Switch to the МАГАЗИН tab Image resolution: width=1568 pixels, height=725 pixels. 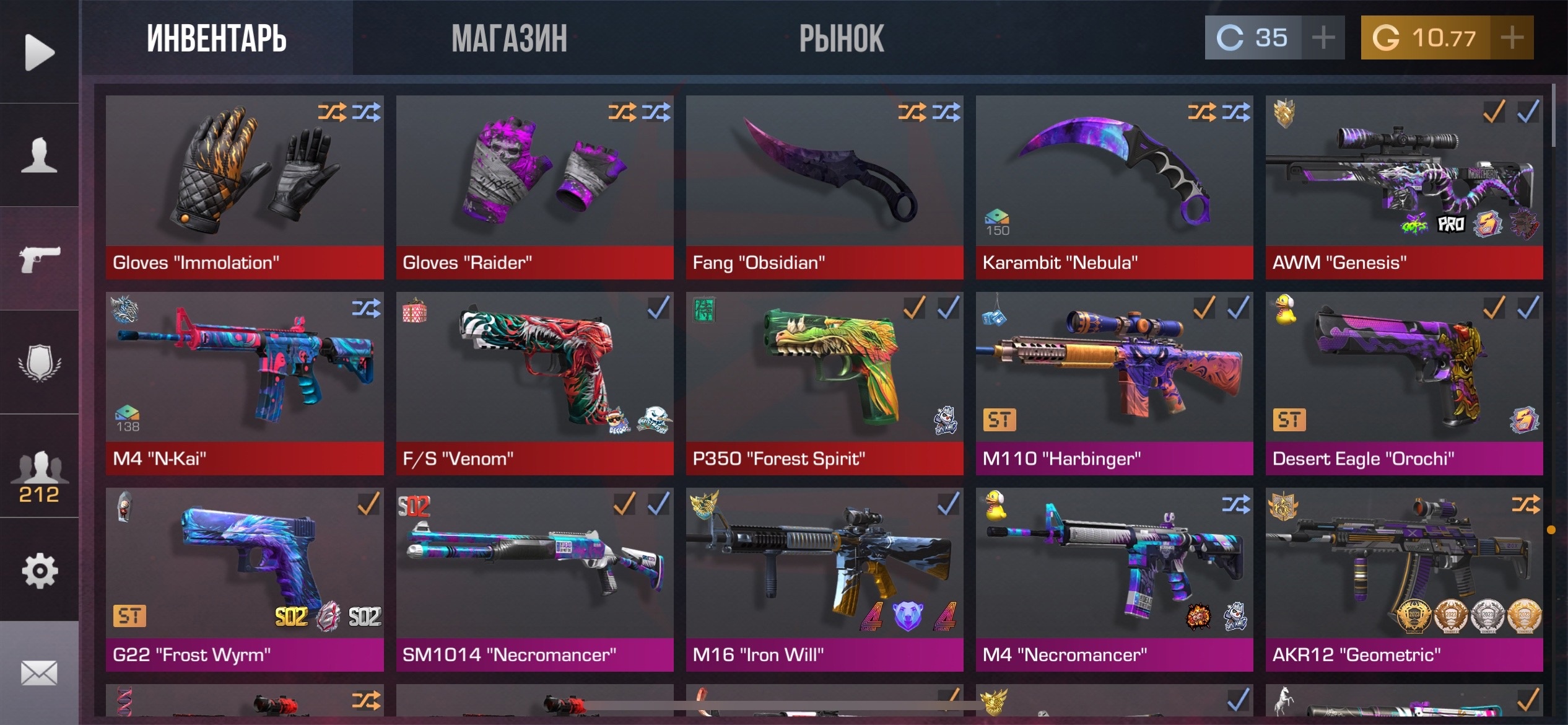pyautogui.click(x=509, y=38)
